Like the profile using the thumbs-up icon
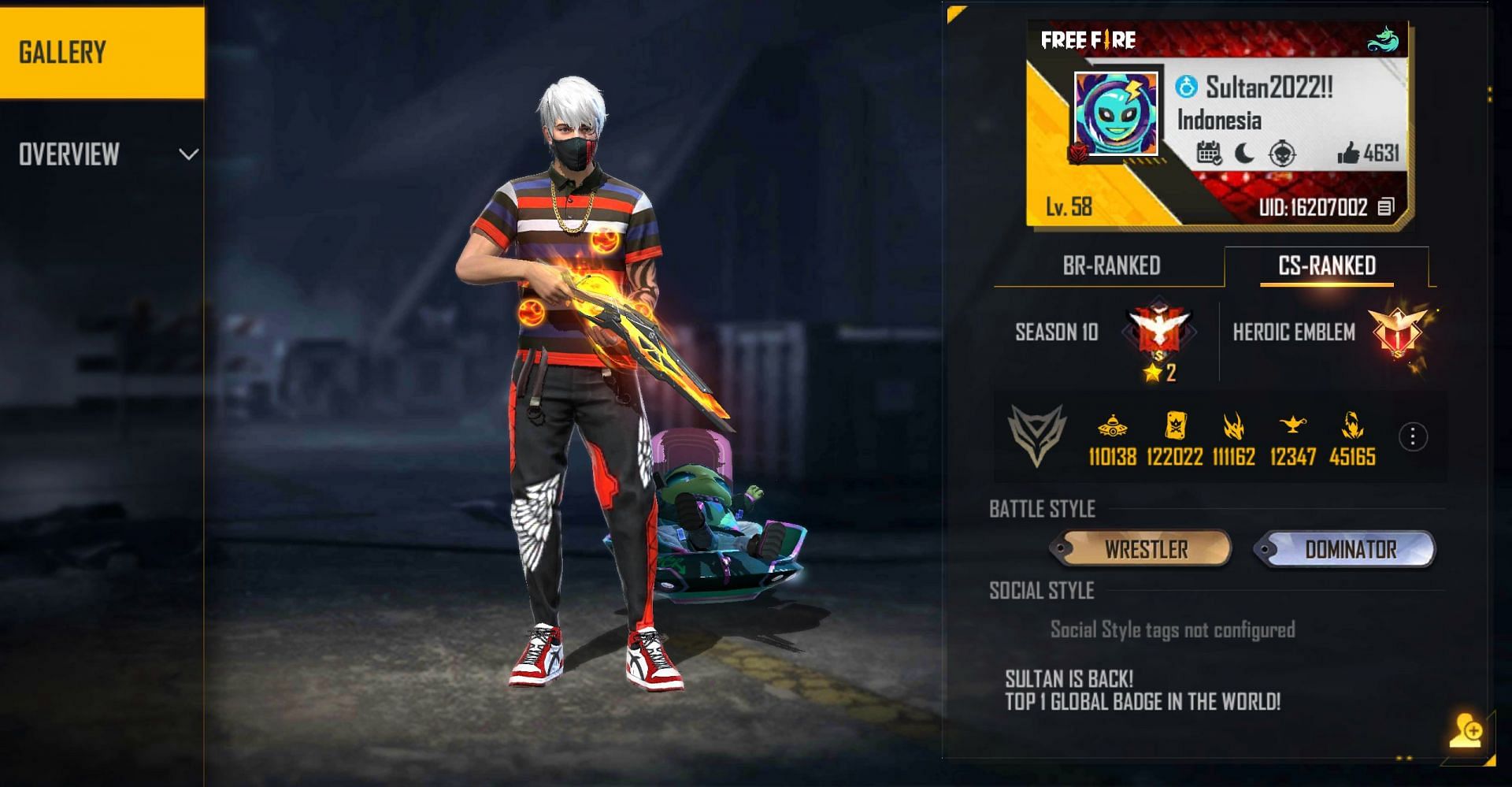 (x=1348, y=153)
